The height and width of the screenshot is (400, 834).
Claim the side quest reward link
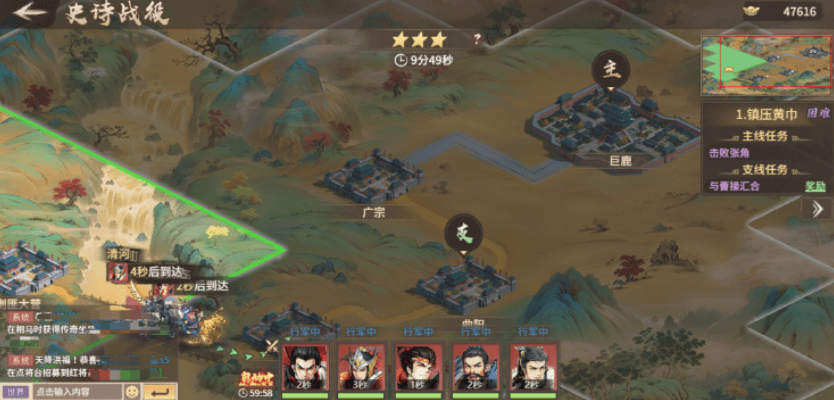816,186
